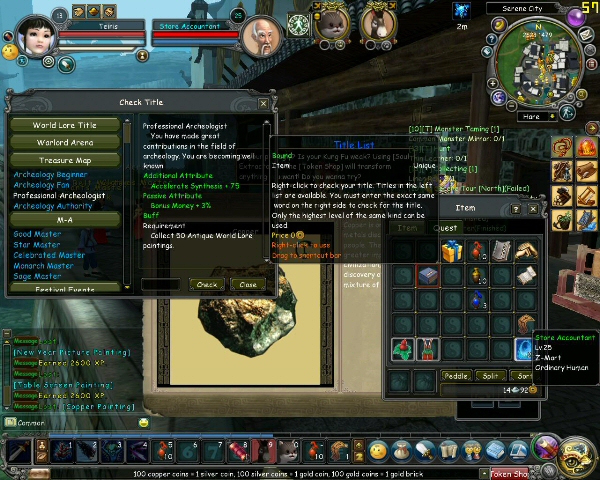This screenshot has height=480, width=600.
Task: Select the Good Master title
Action: (x=37, y=234)
